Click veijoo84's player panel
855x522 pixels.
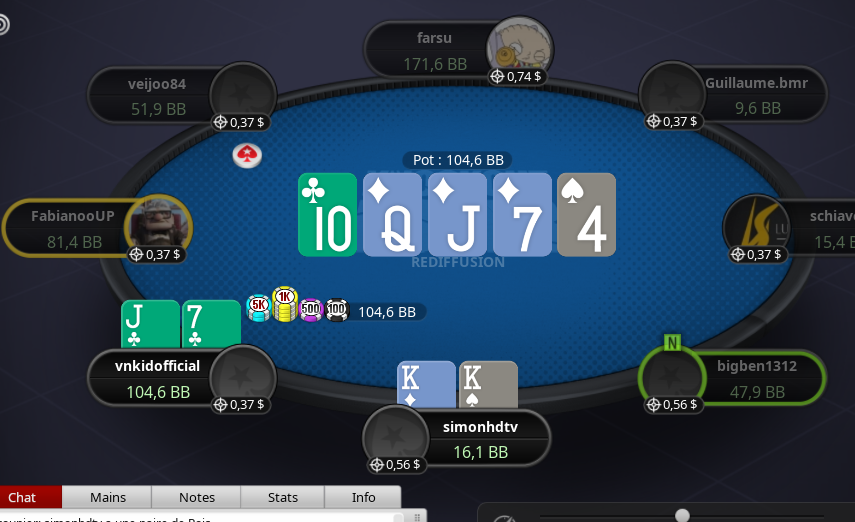click(x=157, y=95)
